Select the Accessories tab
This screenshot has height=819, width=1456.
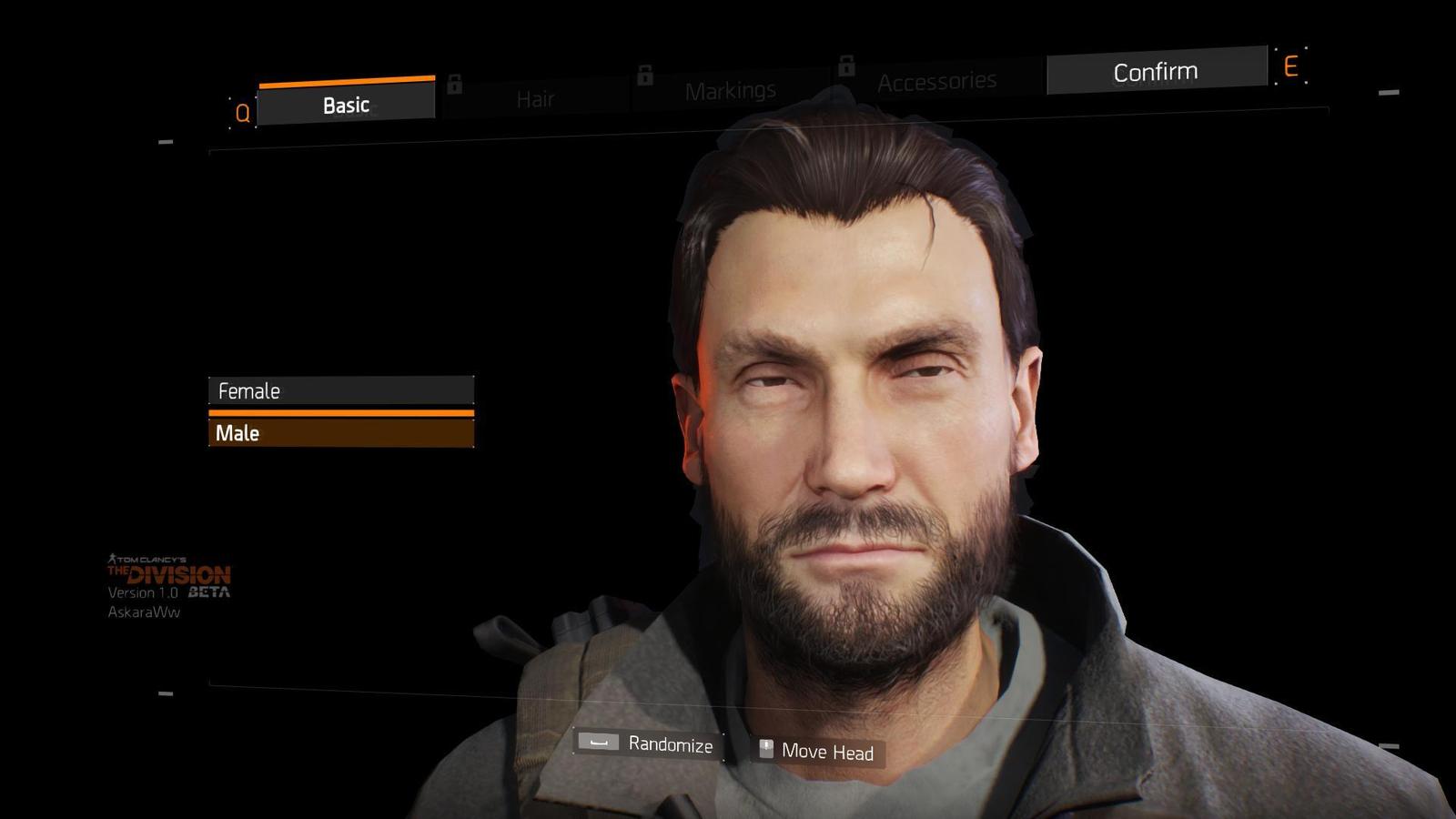[935, 80]
